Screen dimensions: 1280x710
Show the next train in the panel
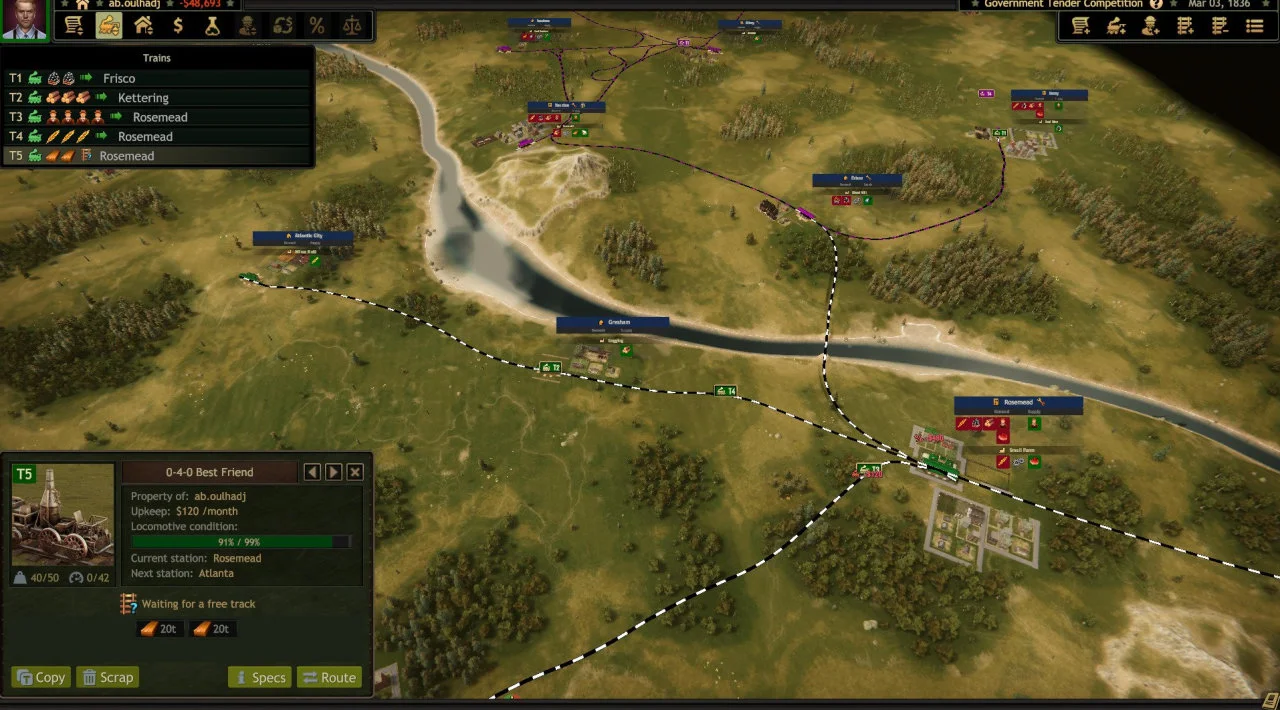[x=334, y=472]
